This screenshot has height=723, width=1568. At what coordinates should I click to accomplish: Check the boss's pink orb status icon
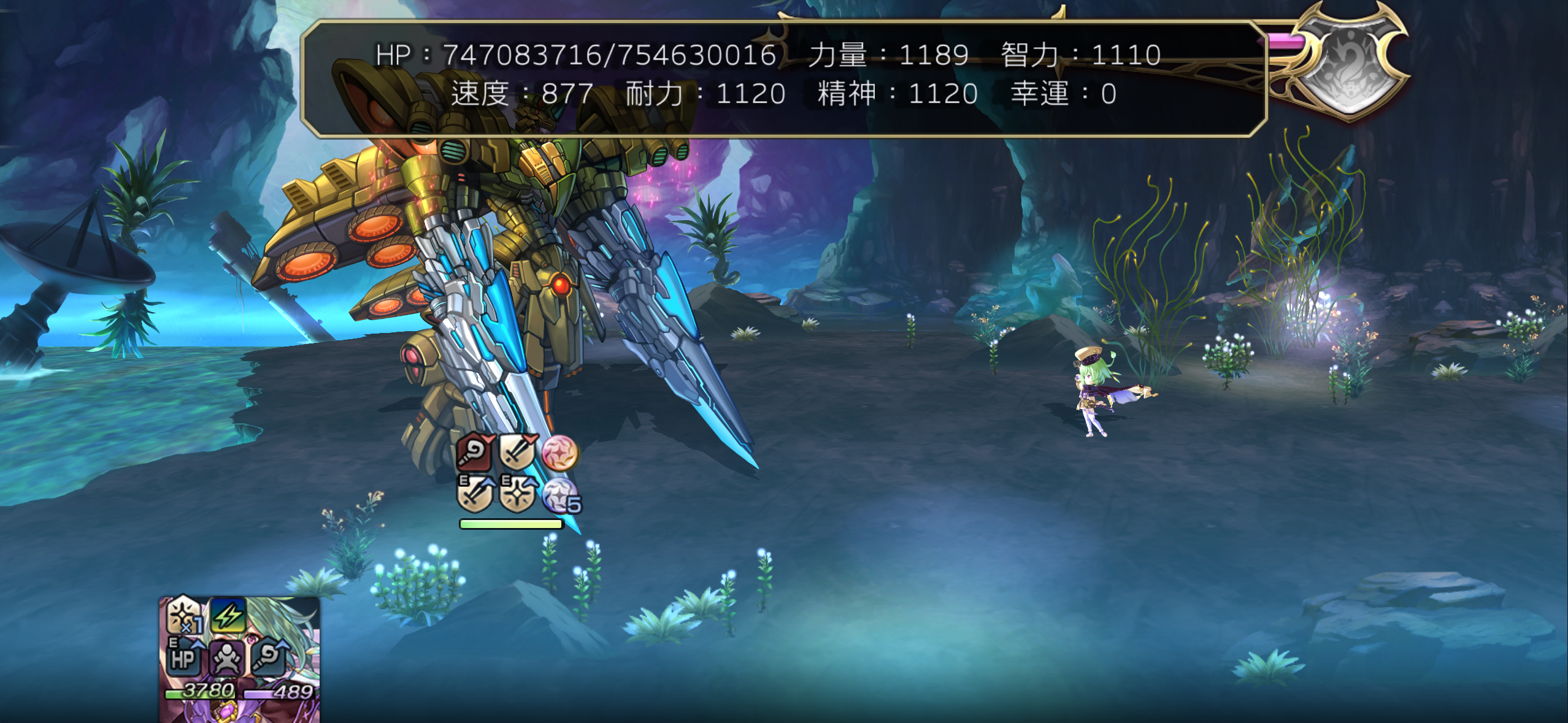559,453
